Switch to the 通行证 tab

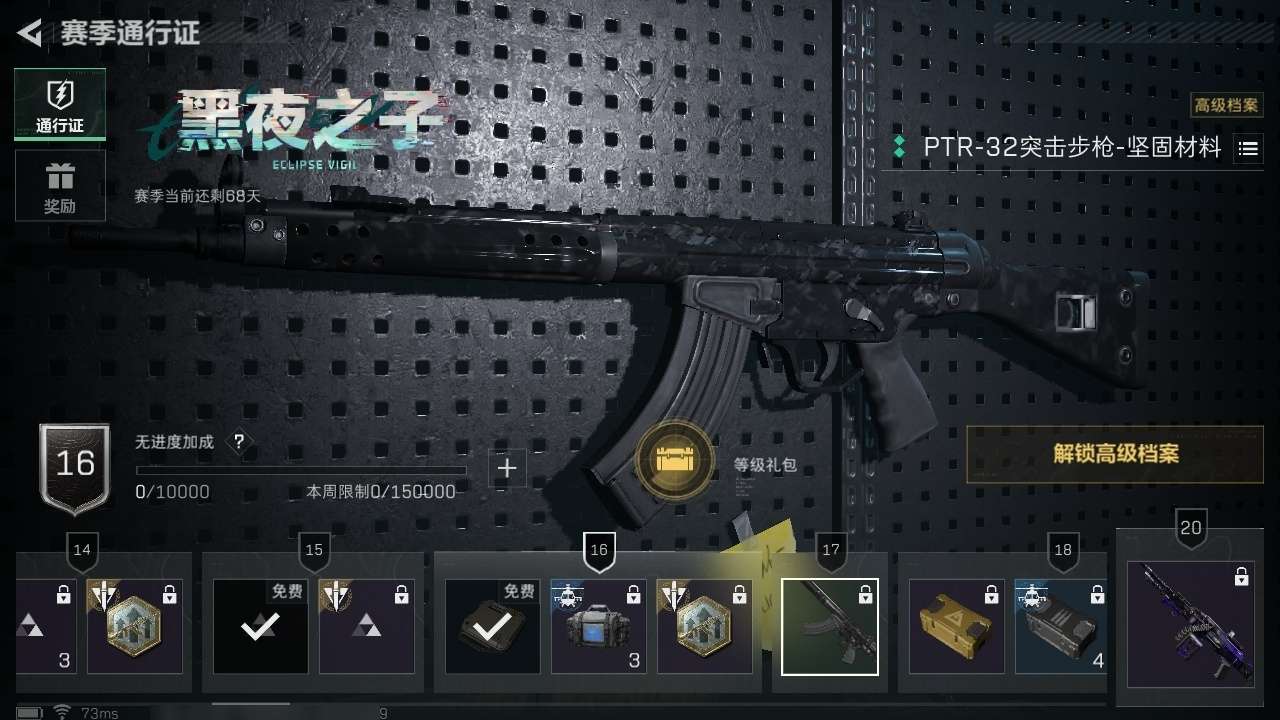coord(60,104)
